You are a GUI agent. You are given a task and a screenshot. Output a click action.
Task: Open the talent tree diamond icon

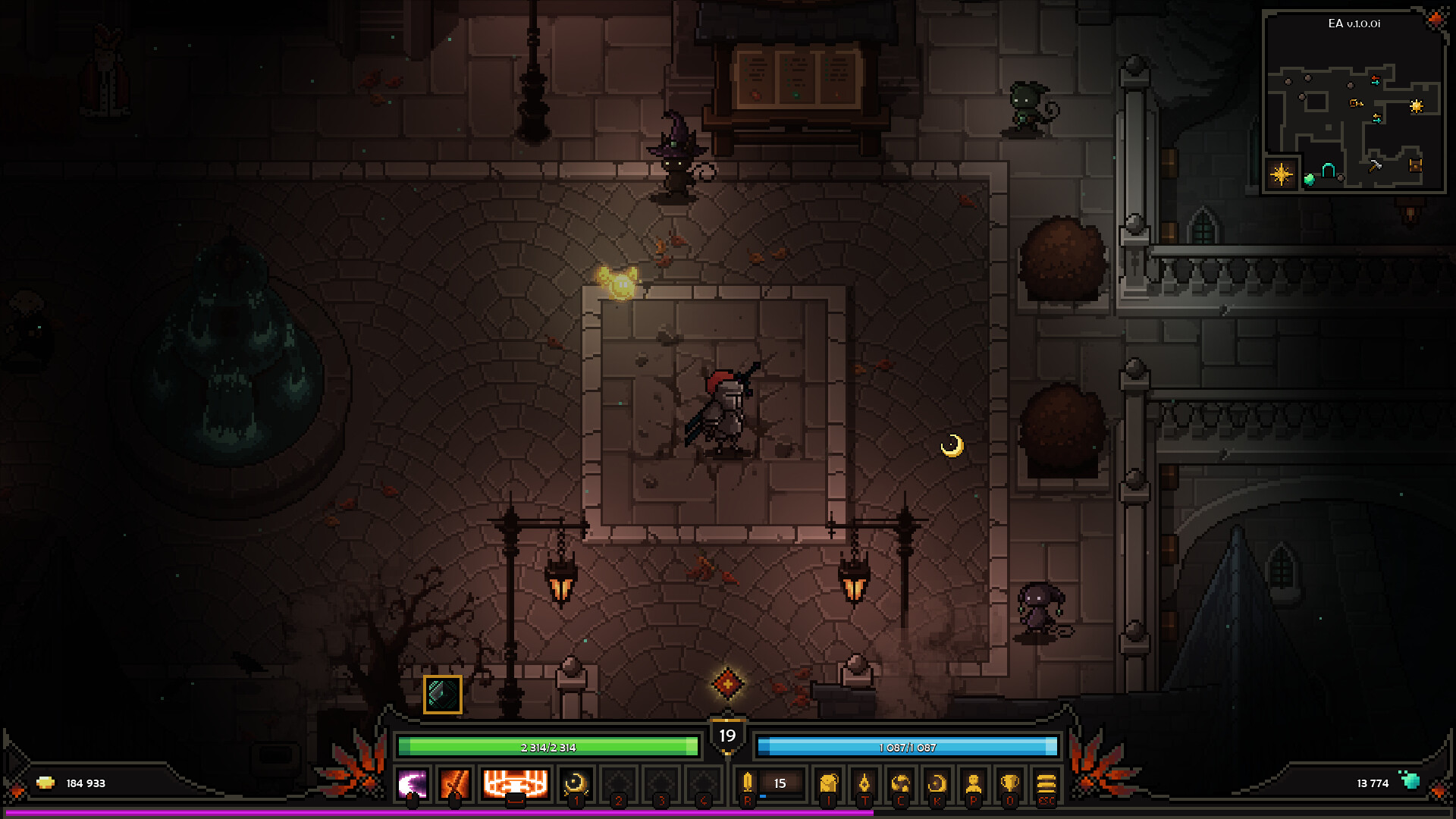(864, 784)
